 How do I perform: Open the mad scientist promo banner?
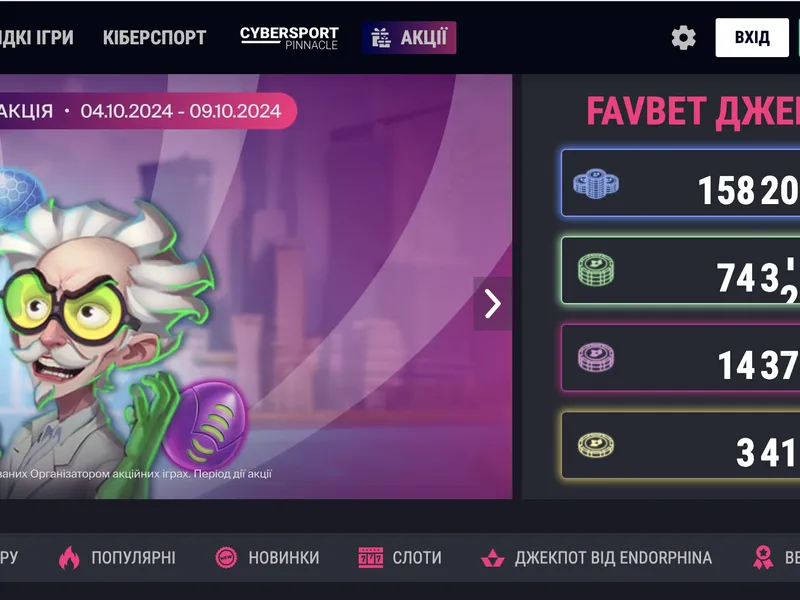[x=250, y=300]
